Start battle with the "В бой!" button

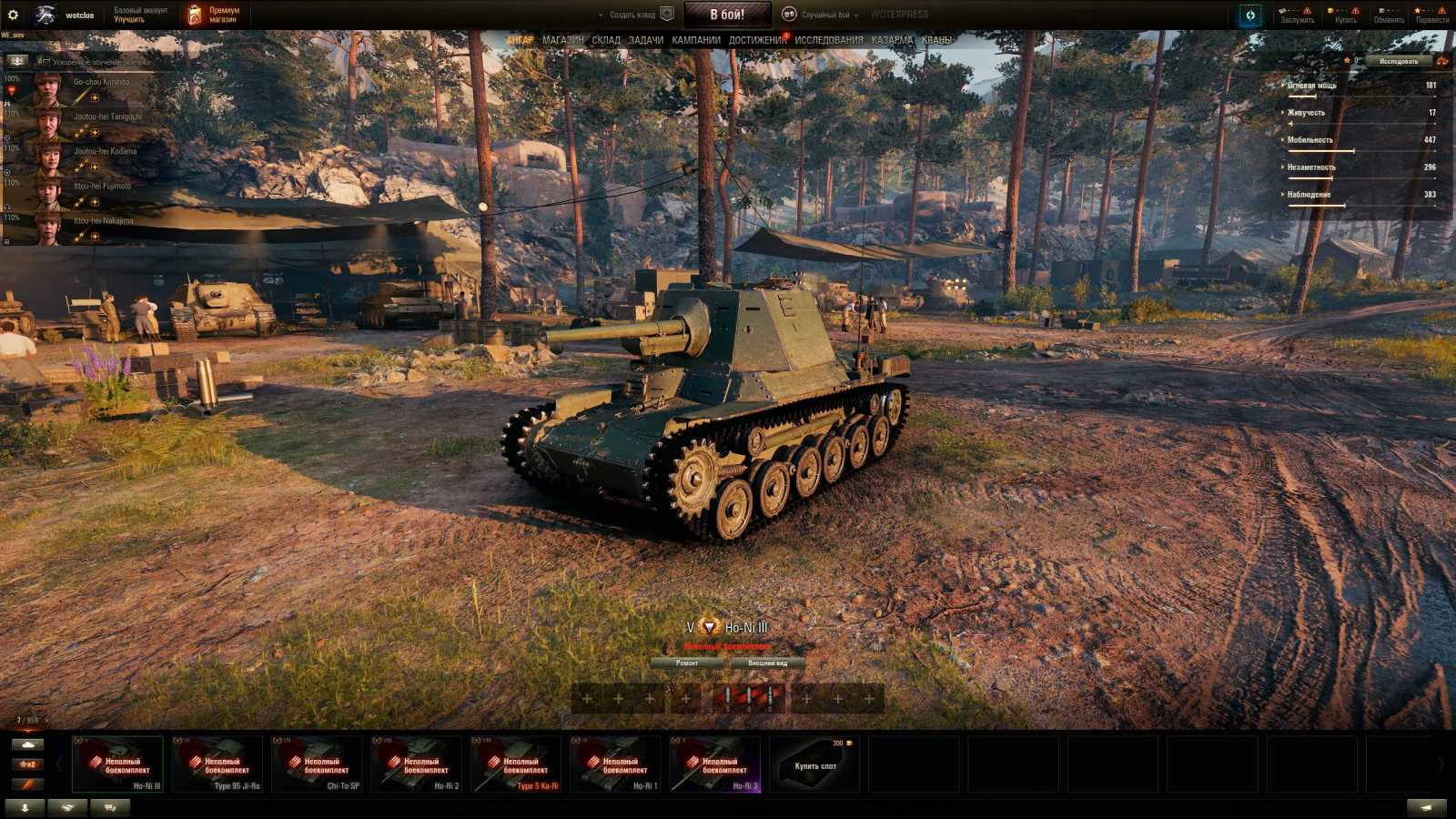[727, 15]
